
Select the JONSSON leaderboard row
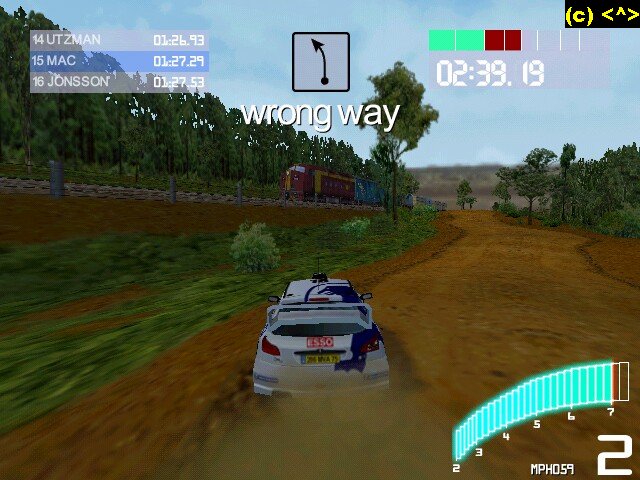[118, 82]
